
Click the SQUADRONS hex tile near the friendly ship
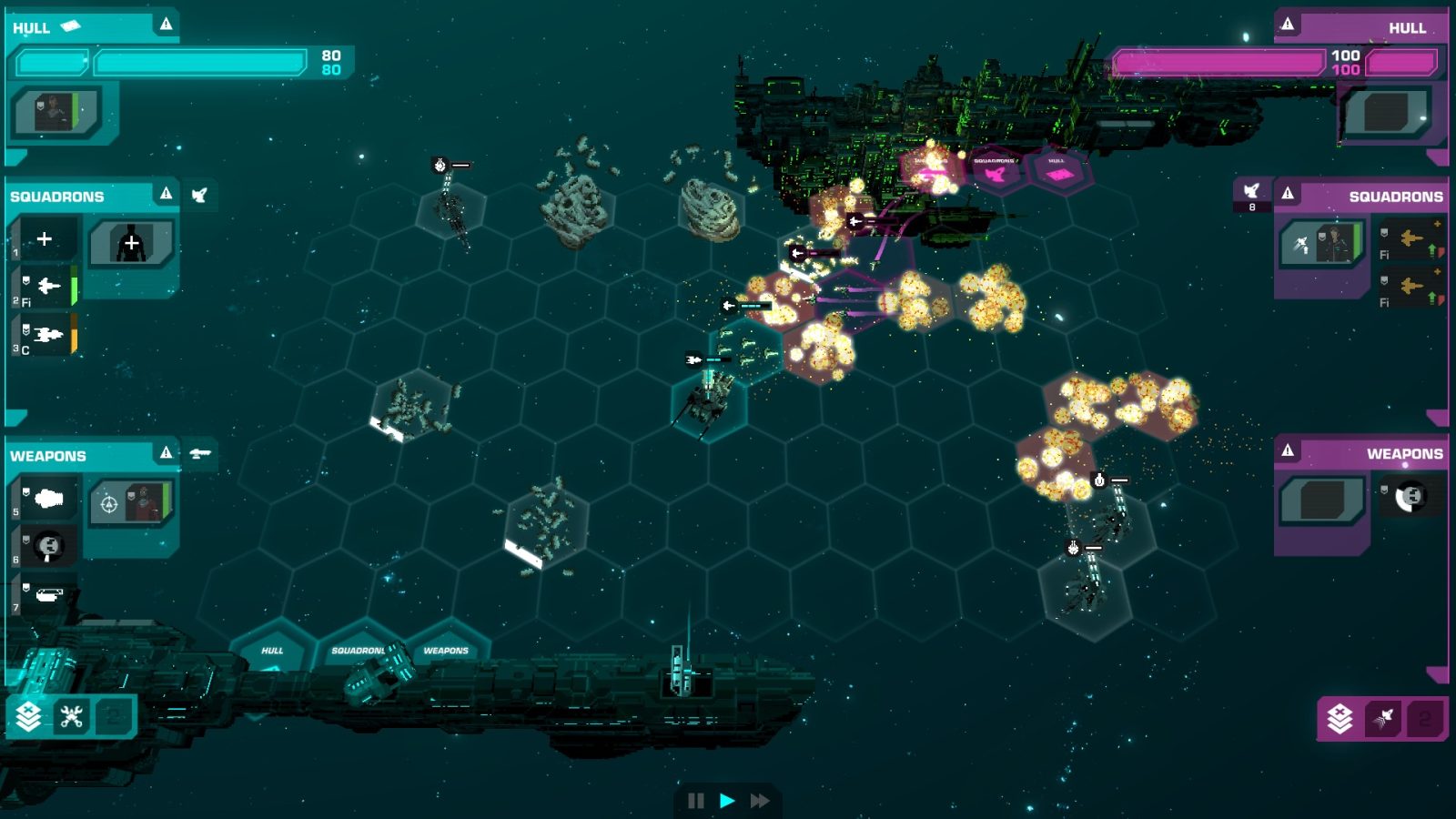click(357, 651)
